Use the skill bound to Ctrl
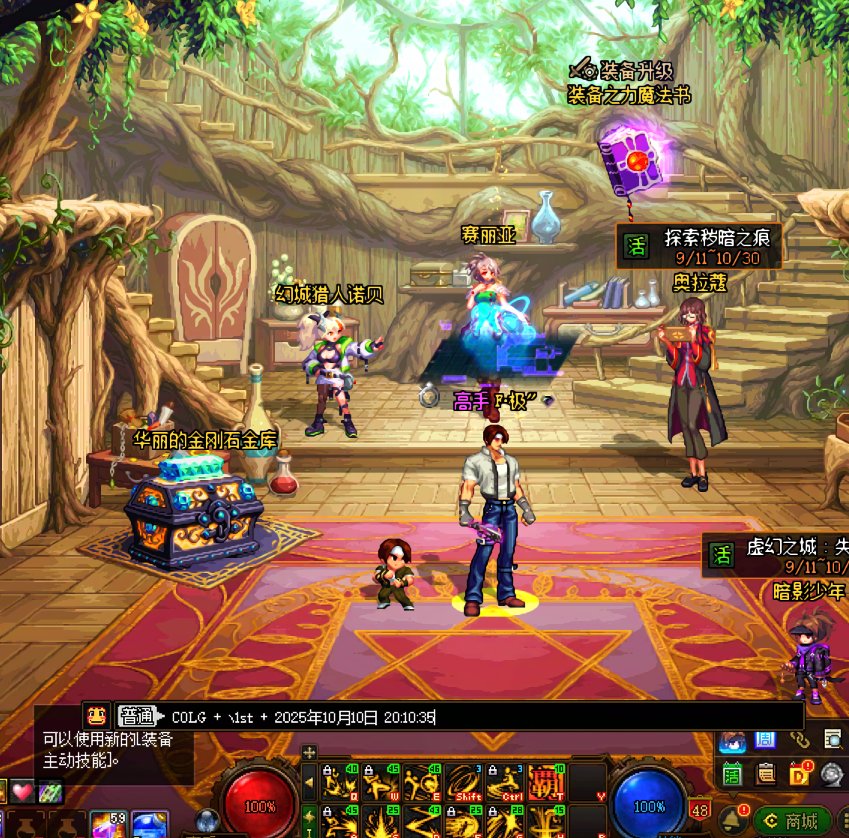Viewport: 849px width, 838px height. point(503,783)
